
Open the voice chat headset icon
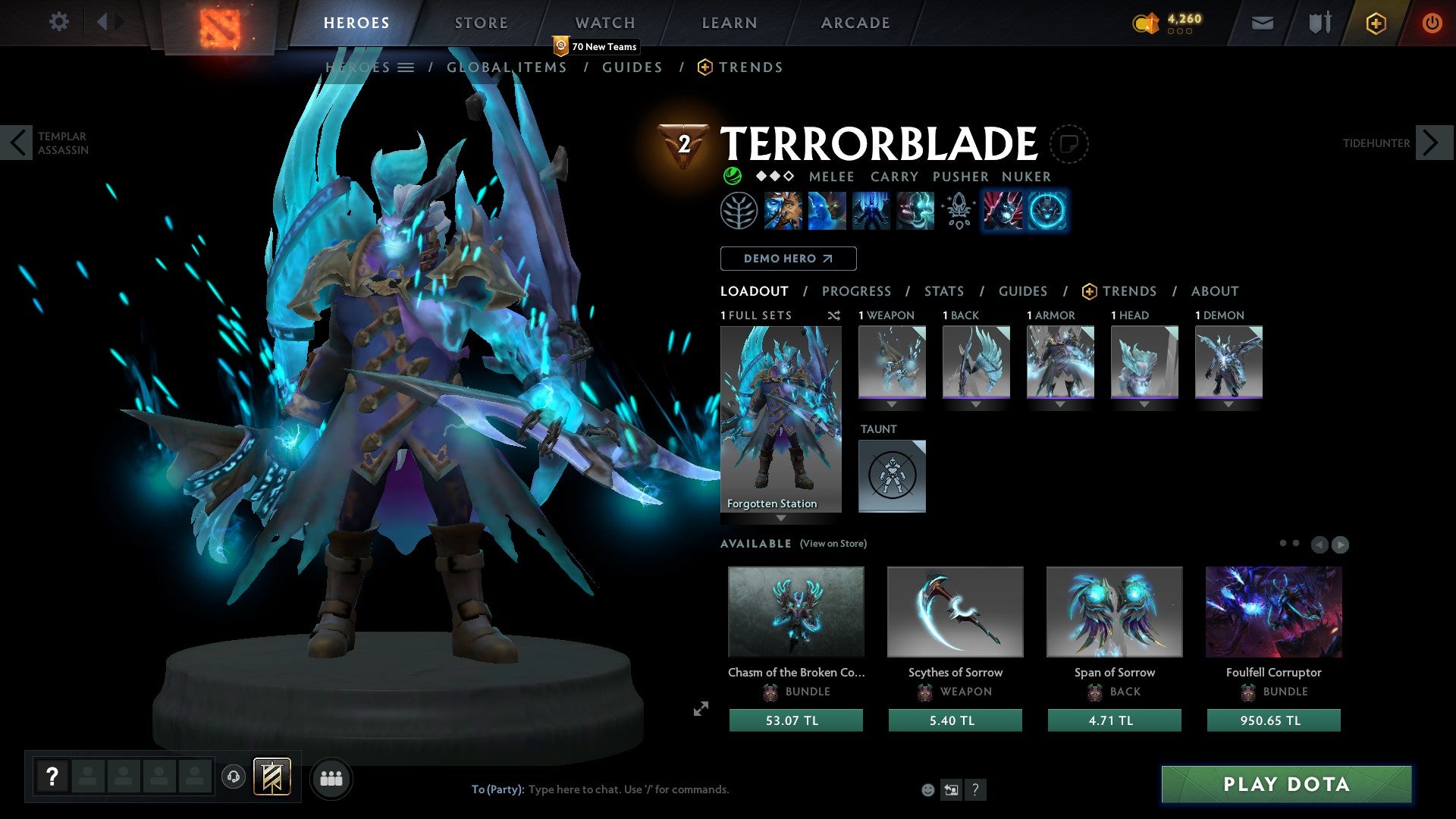coord(233,778)
